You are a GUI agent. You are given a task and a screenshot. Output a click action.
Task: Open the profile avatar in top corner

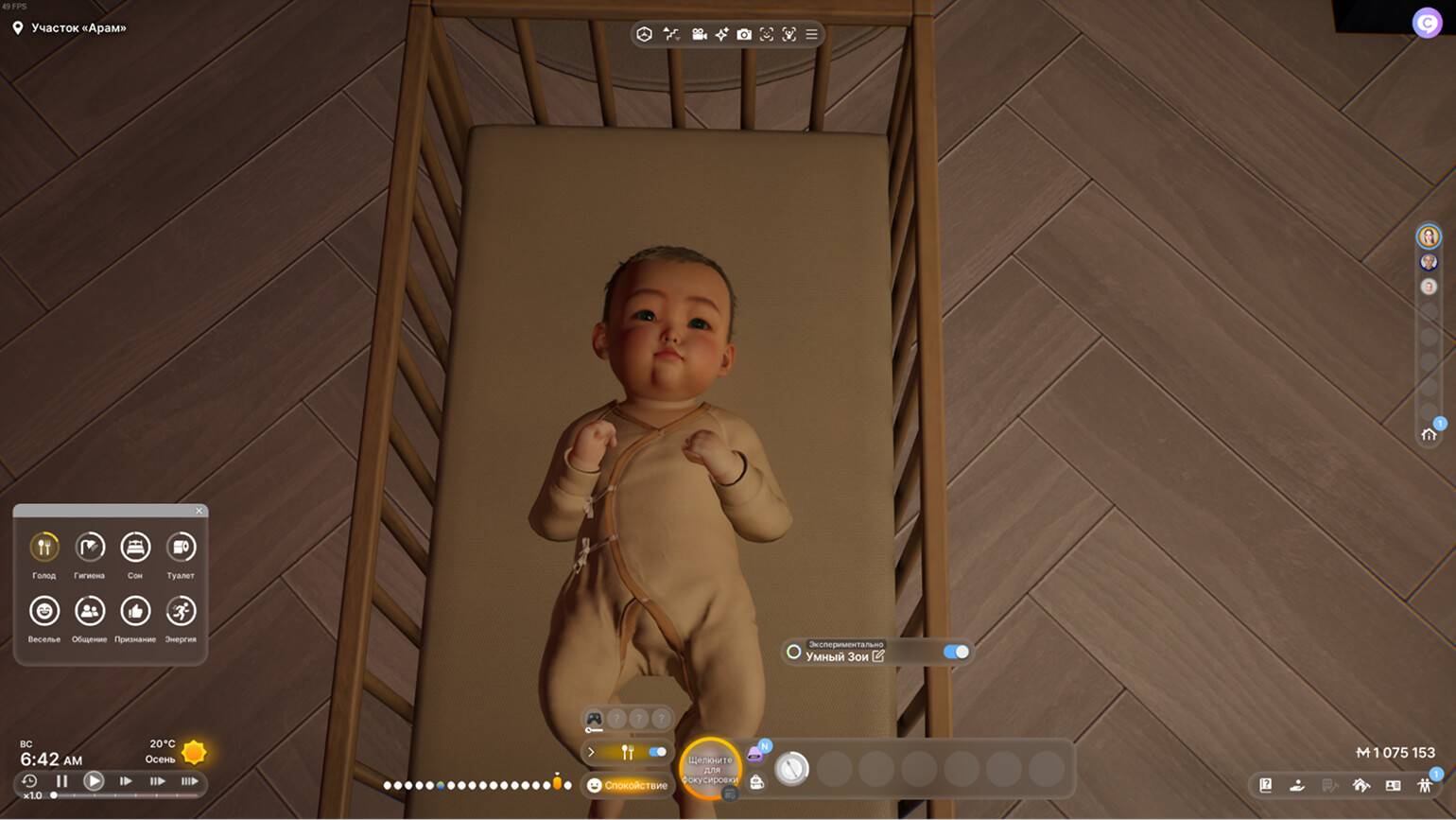pyautogui.click(x=1426, y=22)
